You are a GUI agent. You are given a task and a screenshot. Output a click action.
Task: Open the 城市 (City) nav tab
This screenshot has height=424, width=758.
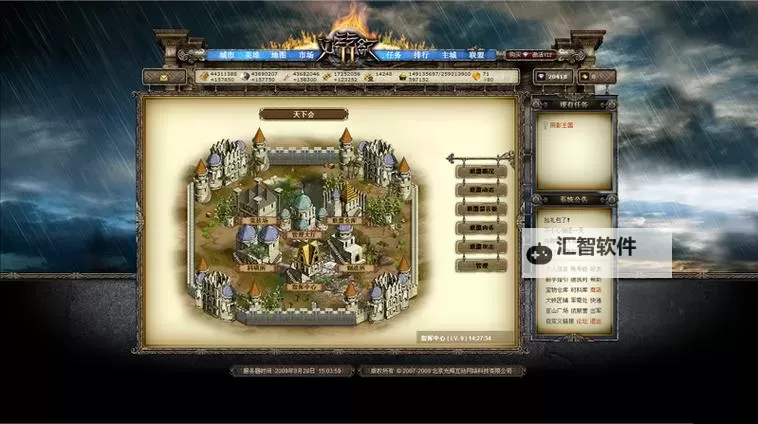click(x=226, y=55)
